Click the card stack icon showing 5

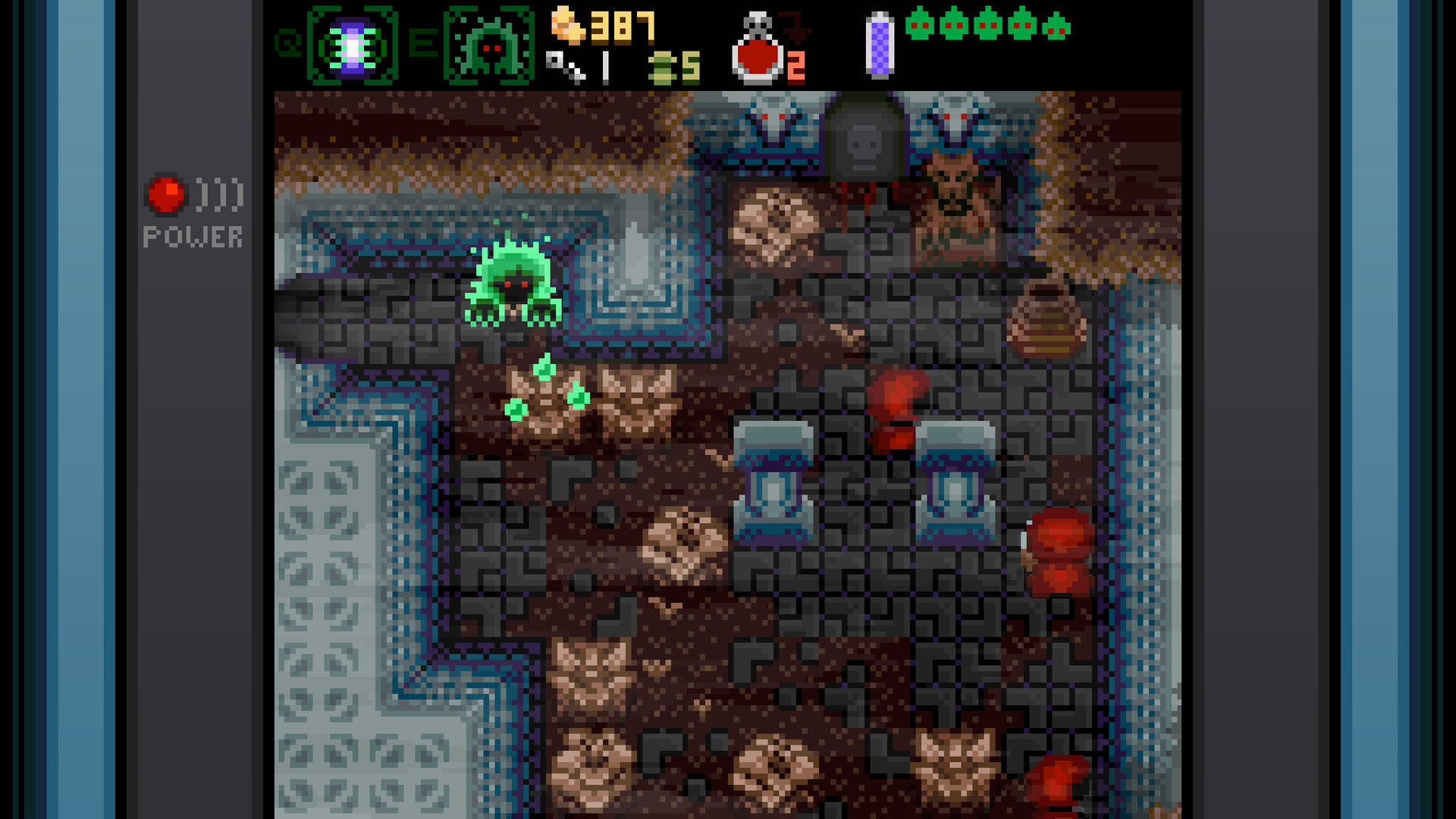click(664, 68)
